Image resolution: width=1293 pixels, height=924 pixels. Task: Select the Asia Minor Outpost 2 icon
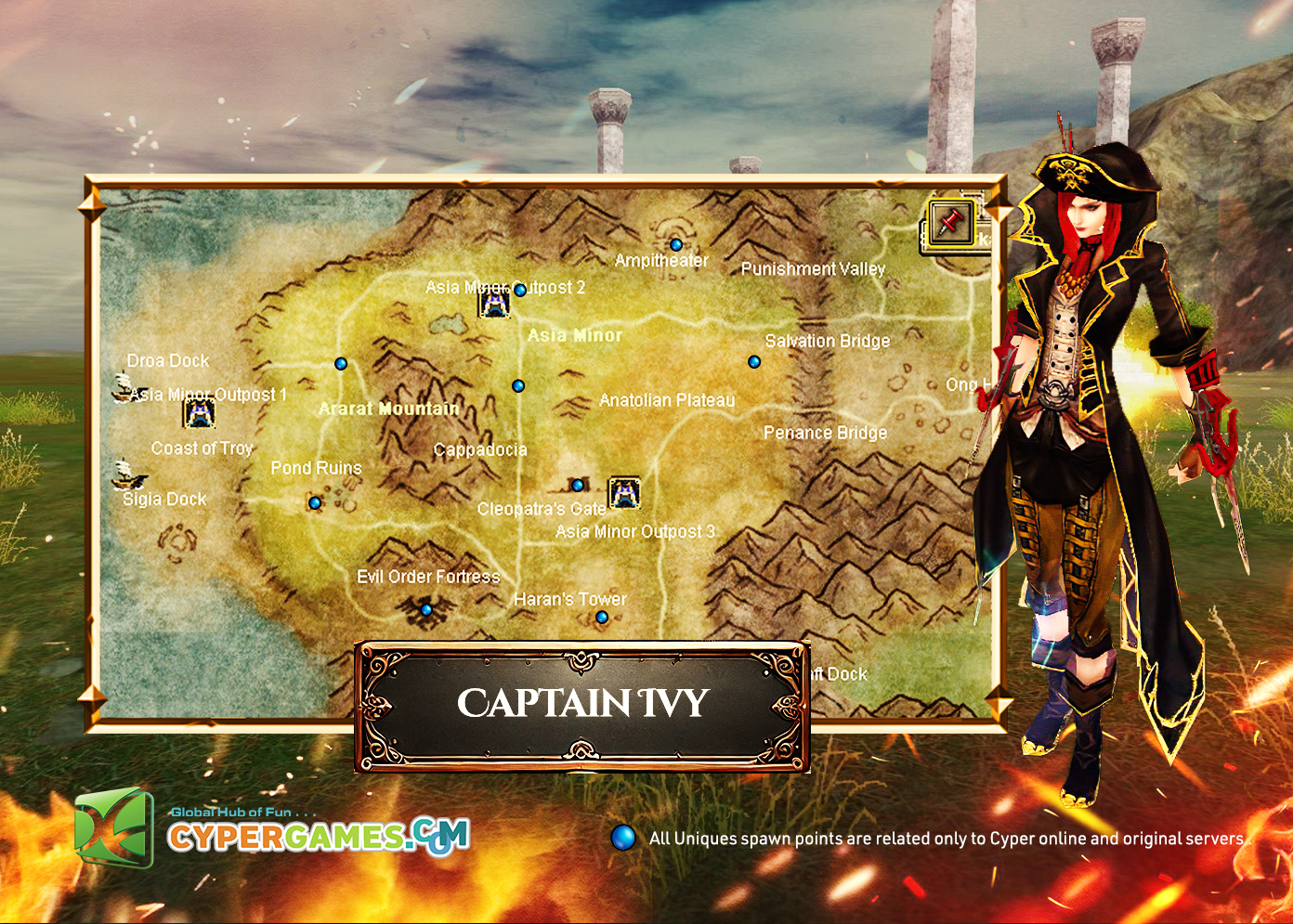tap(493, 302)
